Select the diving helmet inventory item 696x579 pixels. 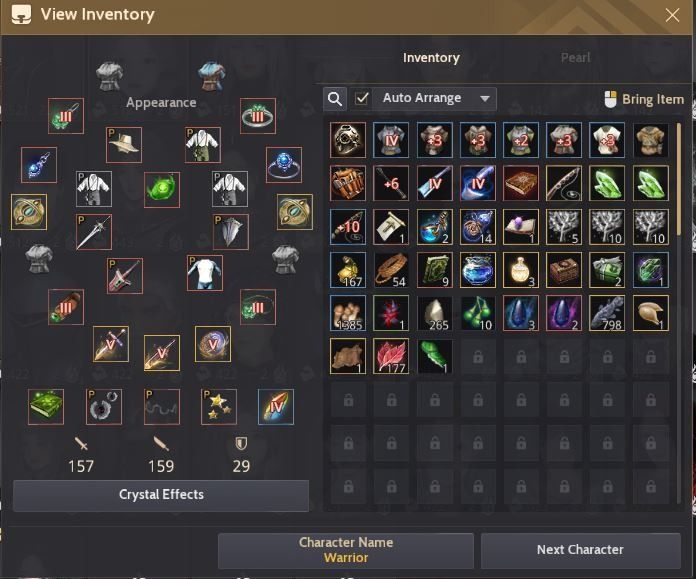[x=349, y=141]
